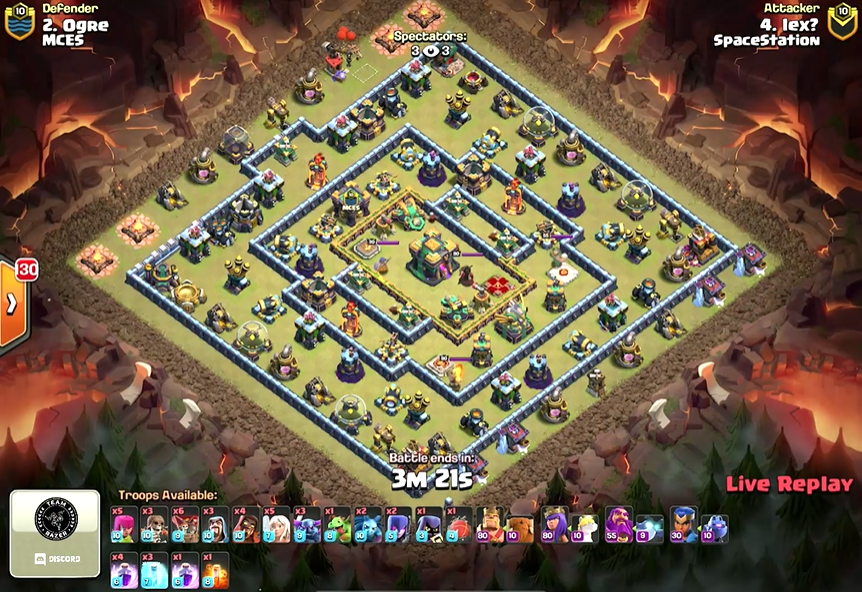Select the Archer Queen hero card

click(555, 525)
